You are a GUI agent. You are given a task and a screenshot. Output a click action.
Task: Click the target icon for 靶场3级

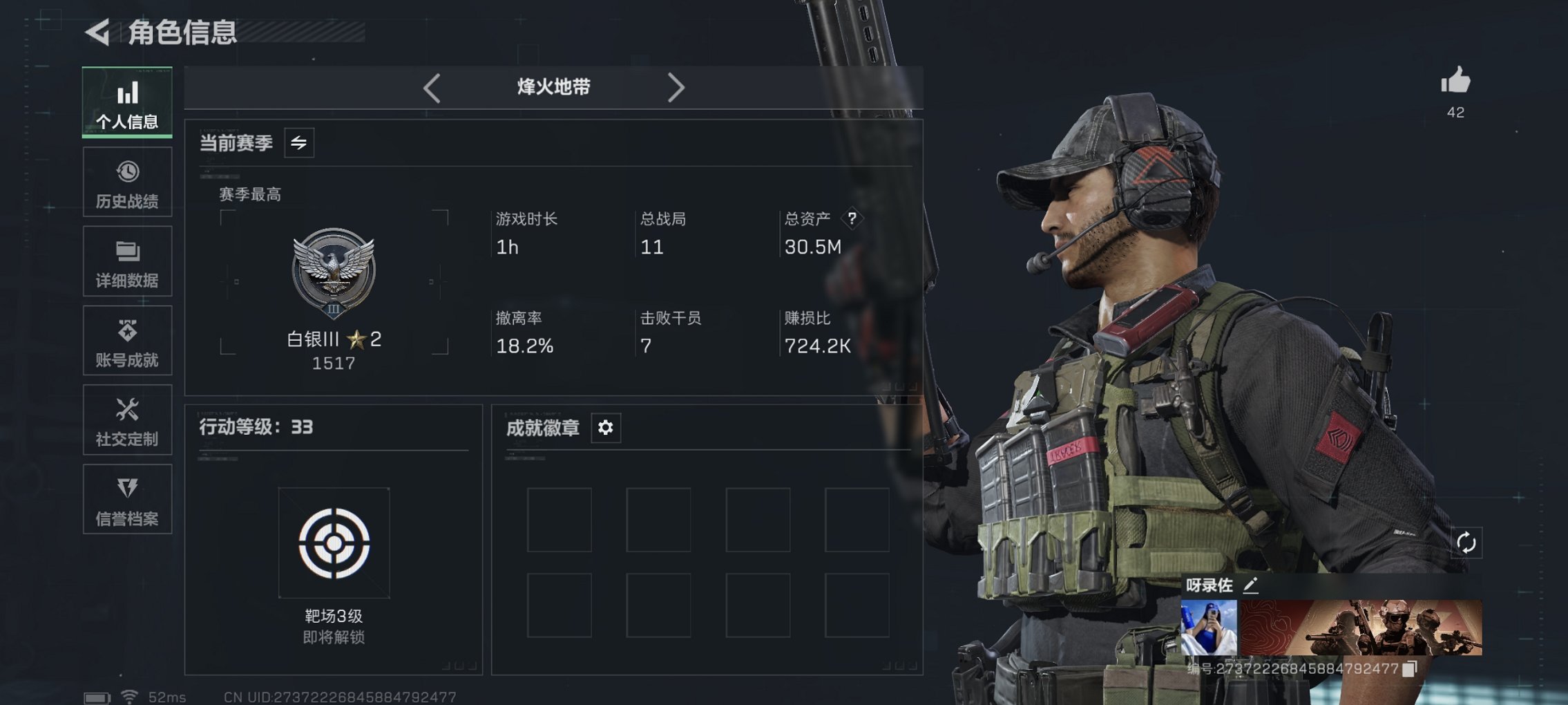[334, 543]
